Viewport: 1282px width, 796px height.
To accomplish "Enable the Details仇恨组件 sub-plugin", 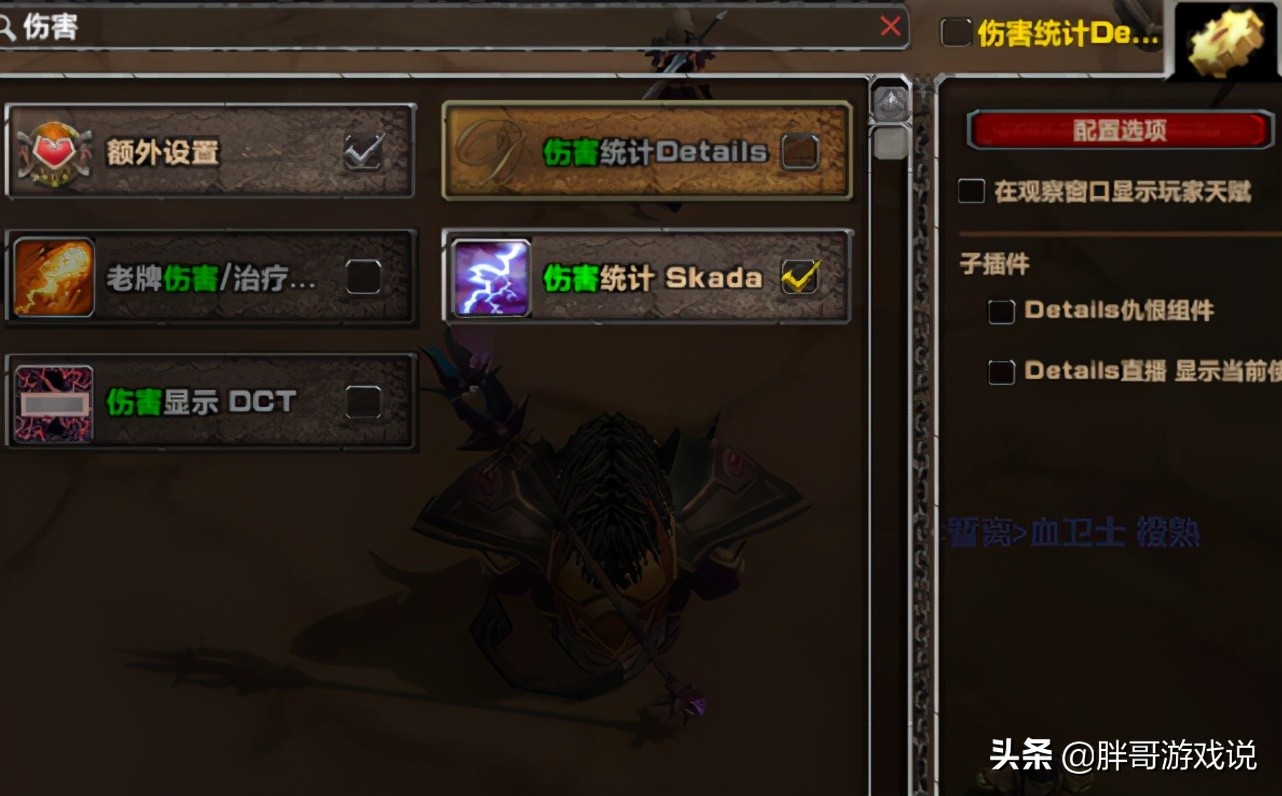I will [1000, 311].
